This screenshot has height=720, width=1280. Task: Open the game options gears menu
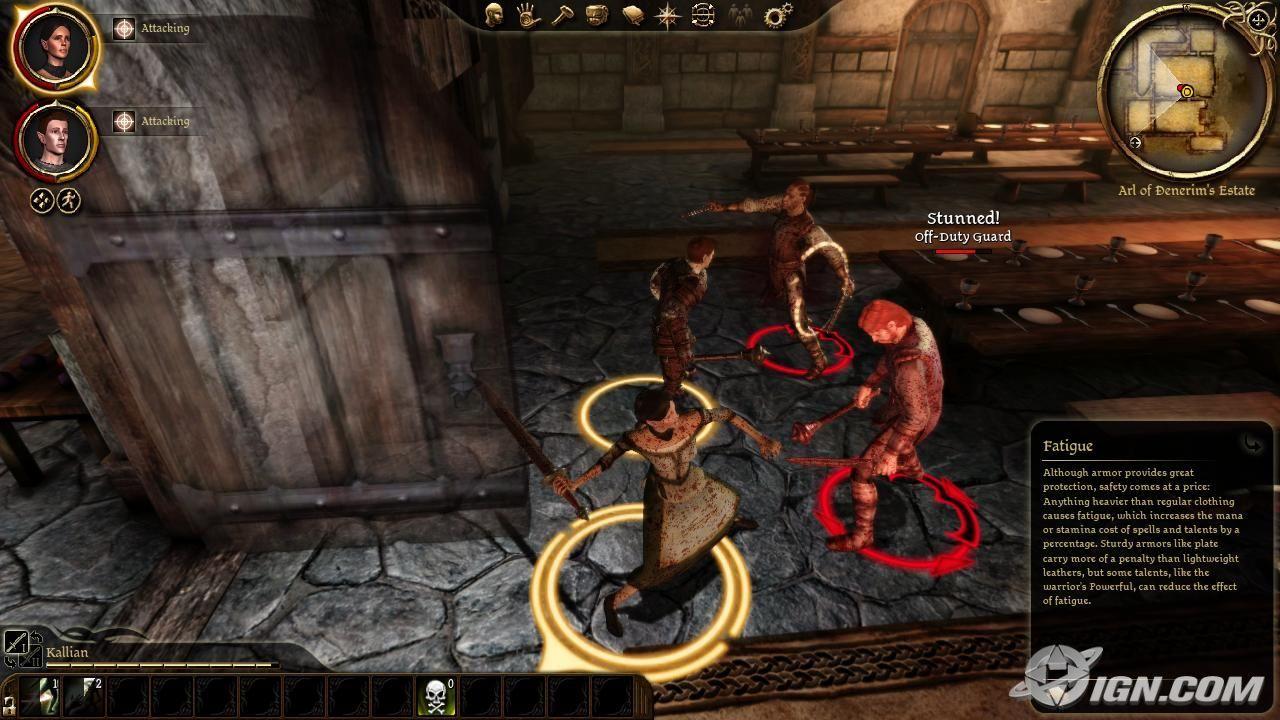tap(776, 15)
